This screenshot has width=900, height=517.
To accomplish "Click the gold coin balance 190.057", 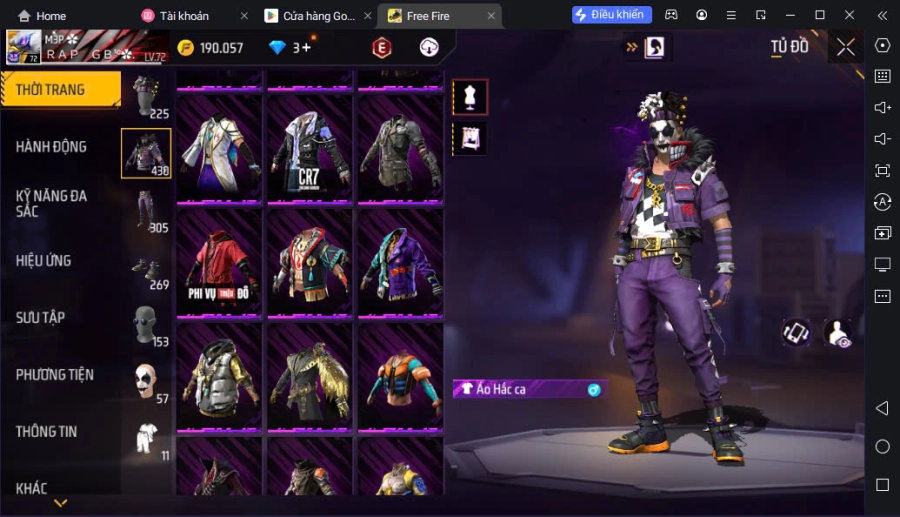I will [x=211, y=48].
